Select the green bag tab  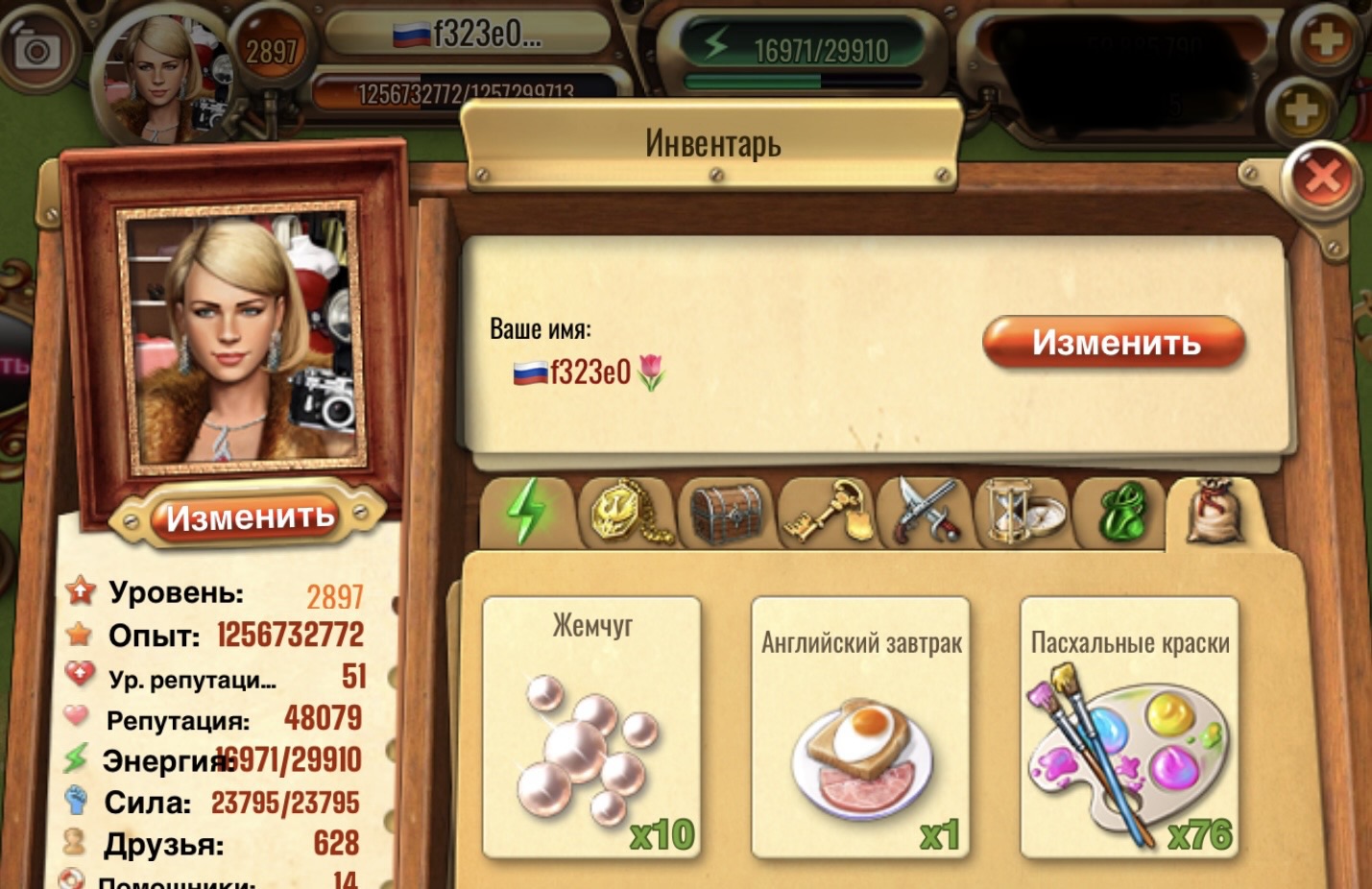click(1122, 513)
